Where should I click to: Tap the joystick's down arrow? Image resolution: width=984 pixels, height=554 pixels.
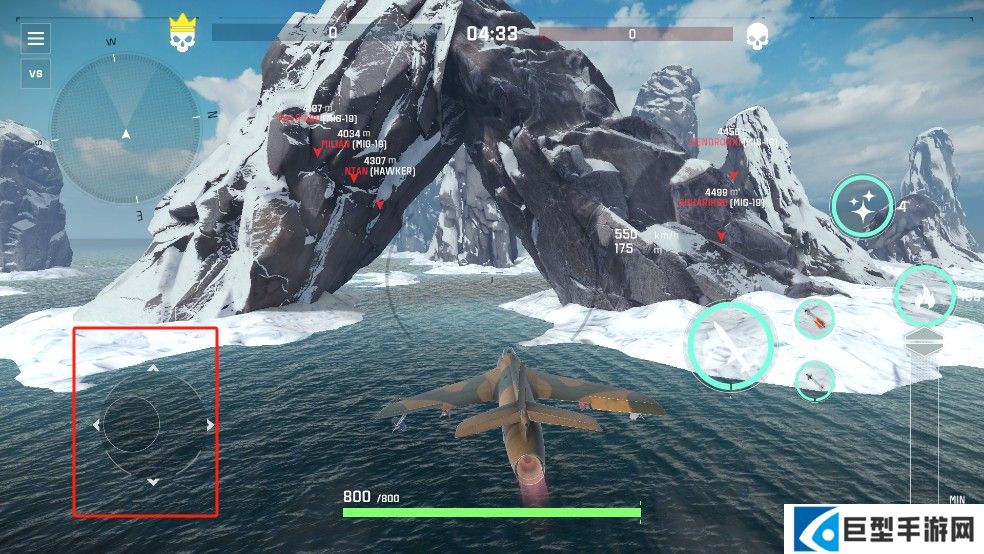tap(153, 482)
